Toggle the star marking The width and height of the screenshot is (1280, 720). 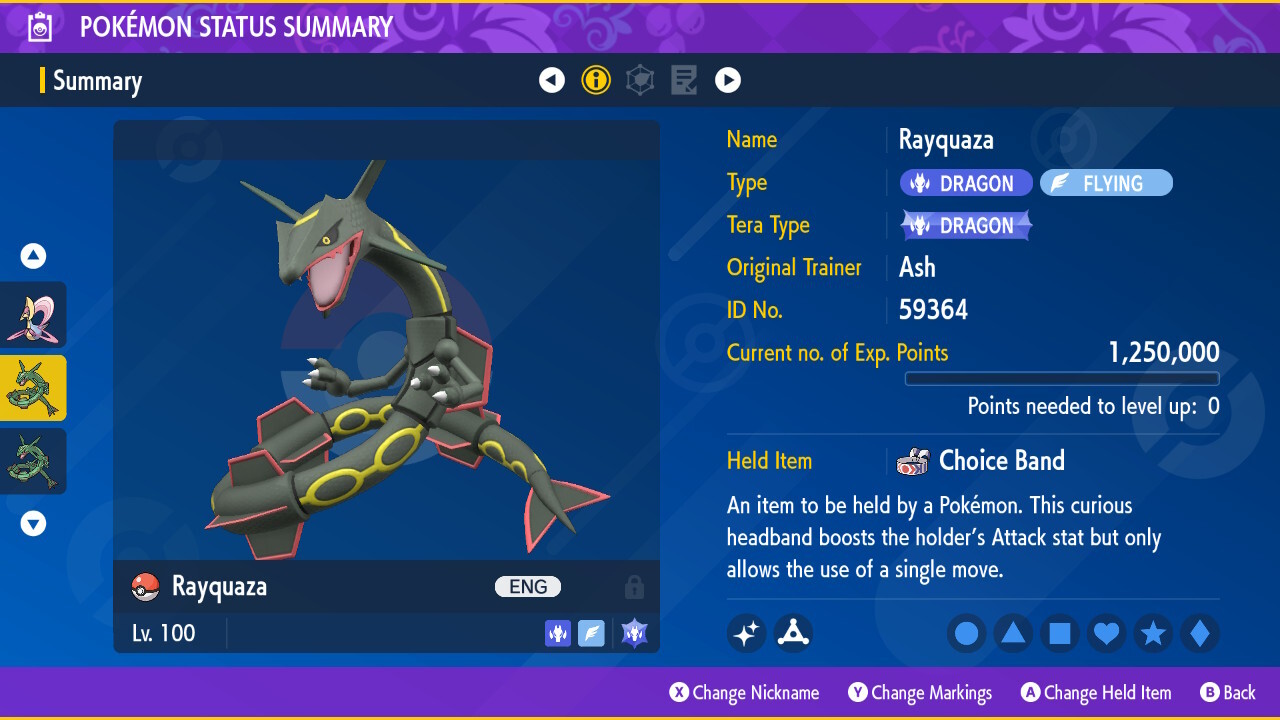click(1153, 633)
